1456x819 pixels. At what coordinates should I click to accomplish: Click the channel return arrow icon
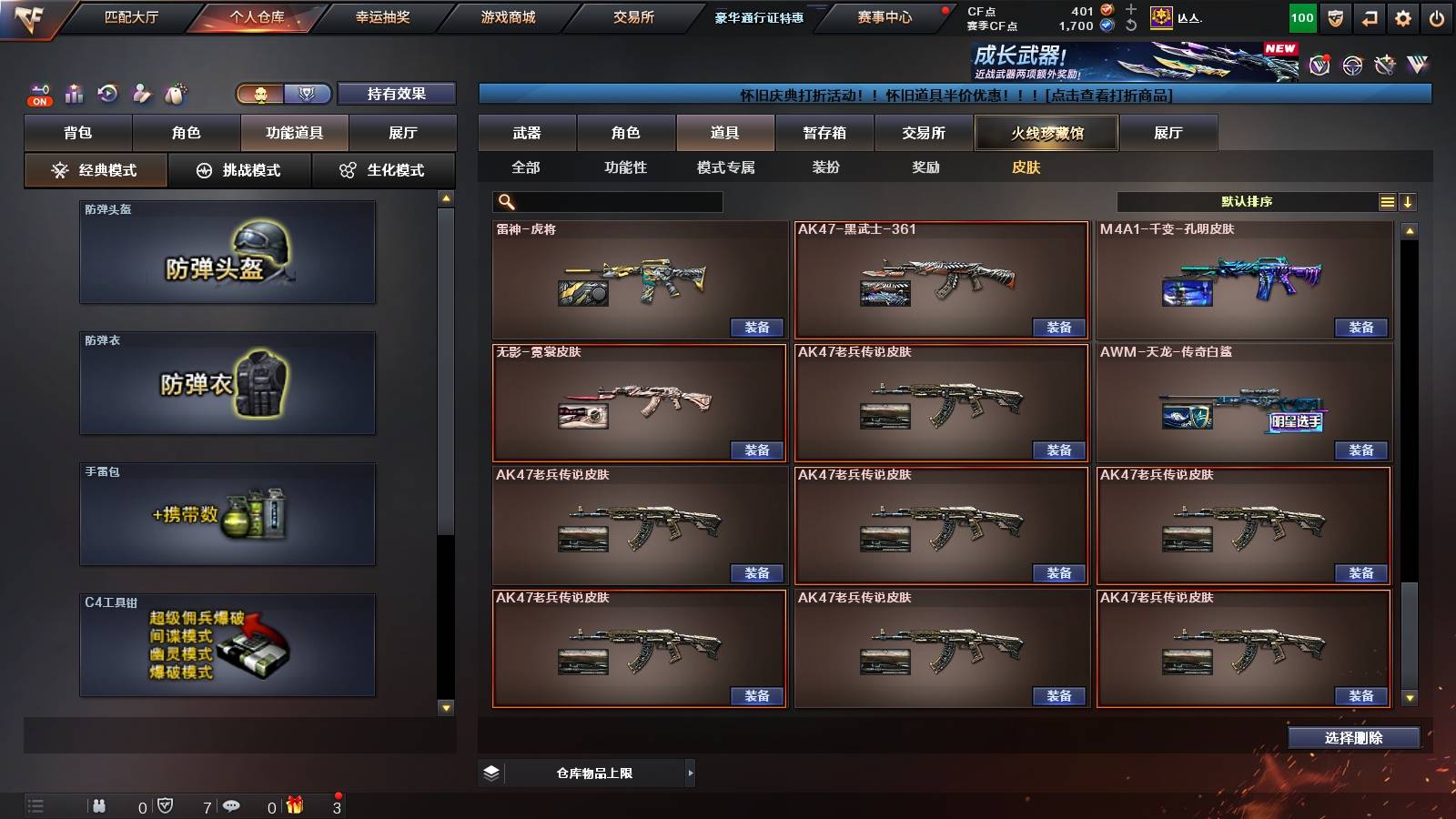[x=1369, y=15]
